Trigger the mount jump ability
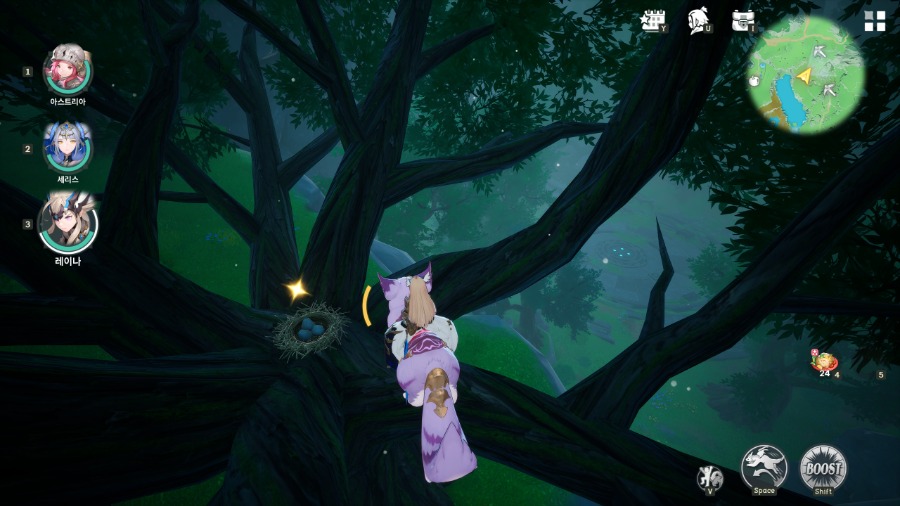900x506 pixels. (x=764, y=467)
